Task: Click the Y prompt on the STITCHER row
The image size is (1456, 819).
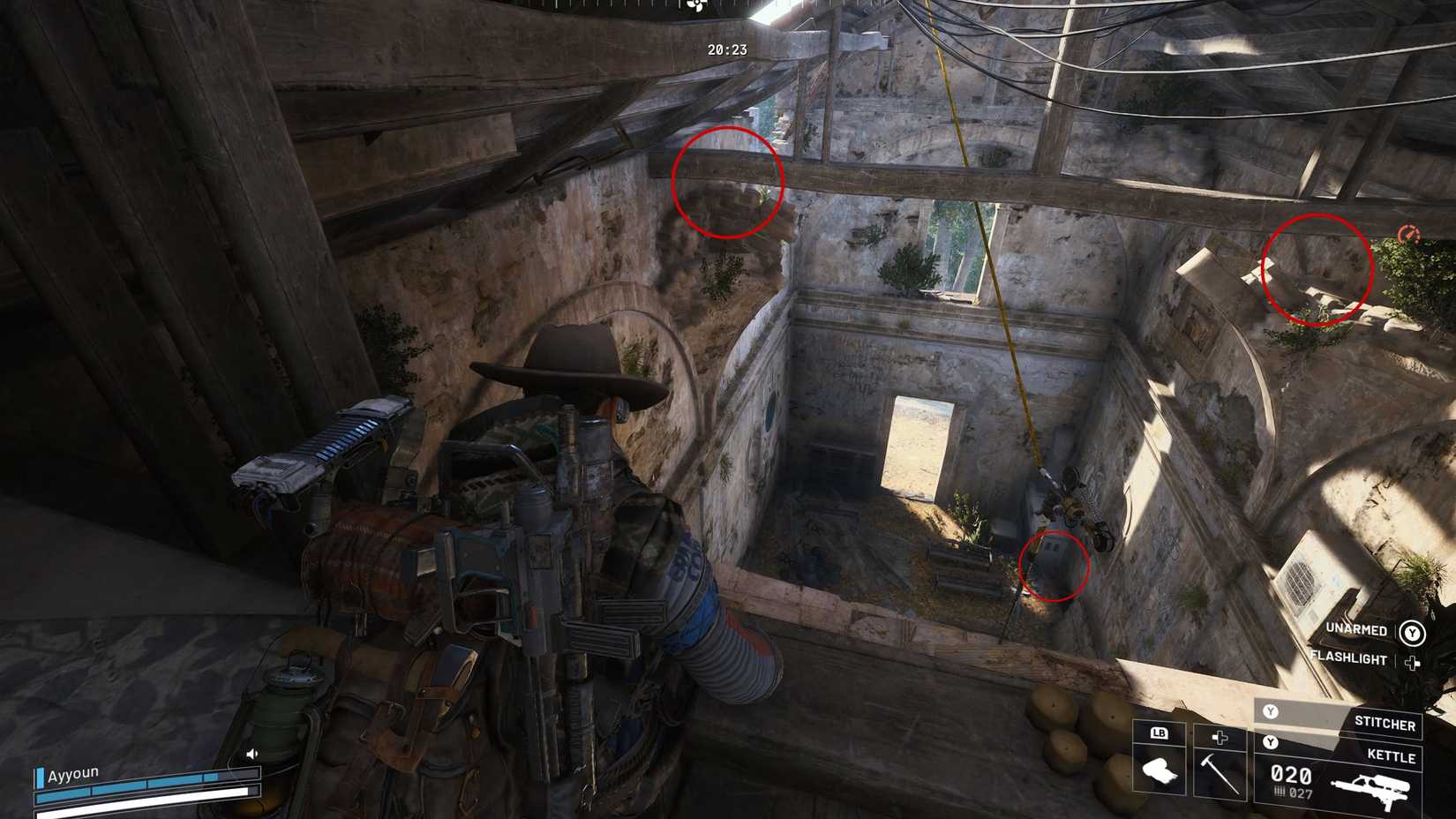Action: [x=1271, y=711]
